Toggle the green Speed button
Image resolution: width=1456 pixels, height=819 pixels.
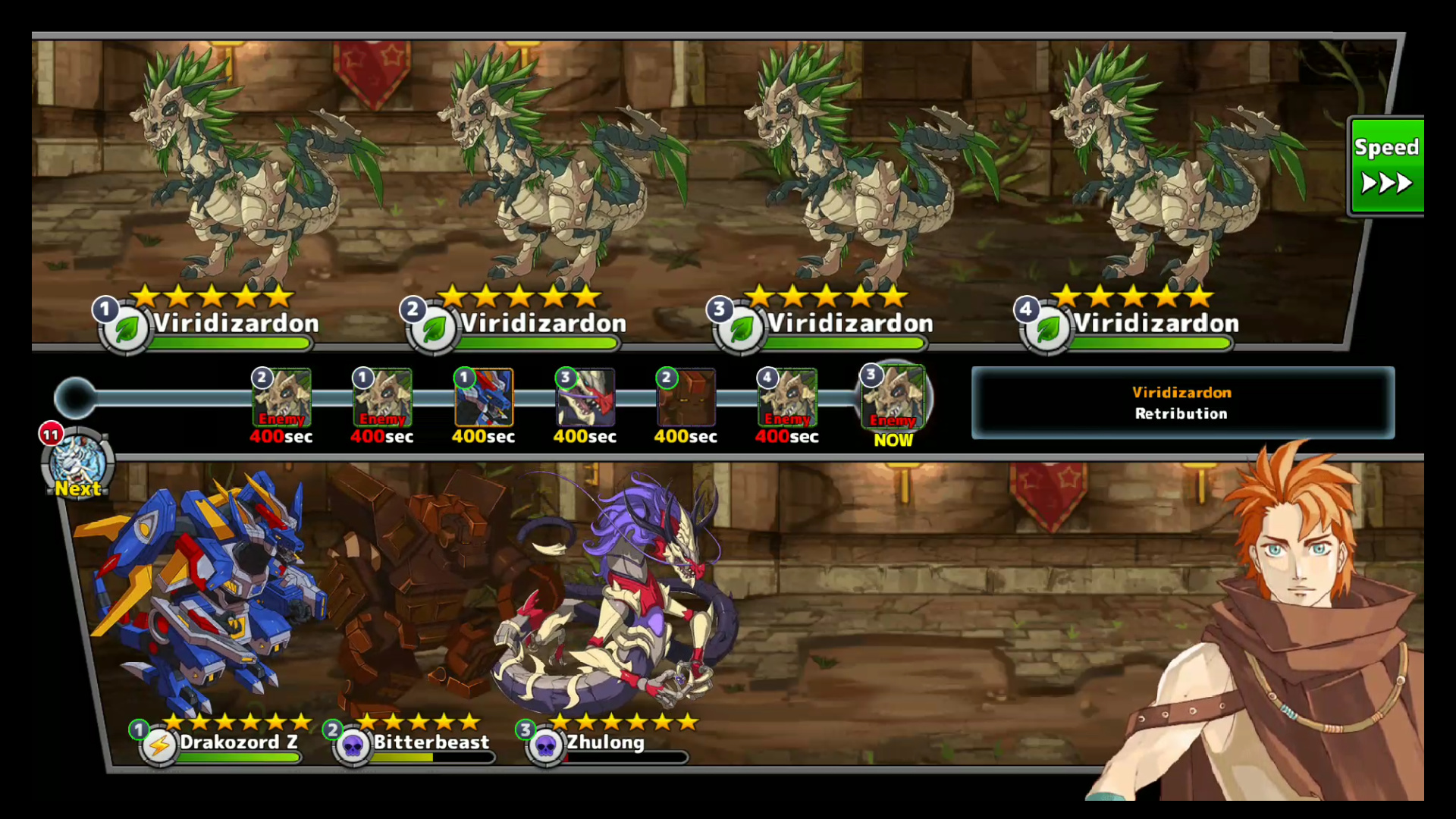point(1386,166)
